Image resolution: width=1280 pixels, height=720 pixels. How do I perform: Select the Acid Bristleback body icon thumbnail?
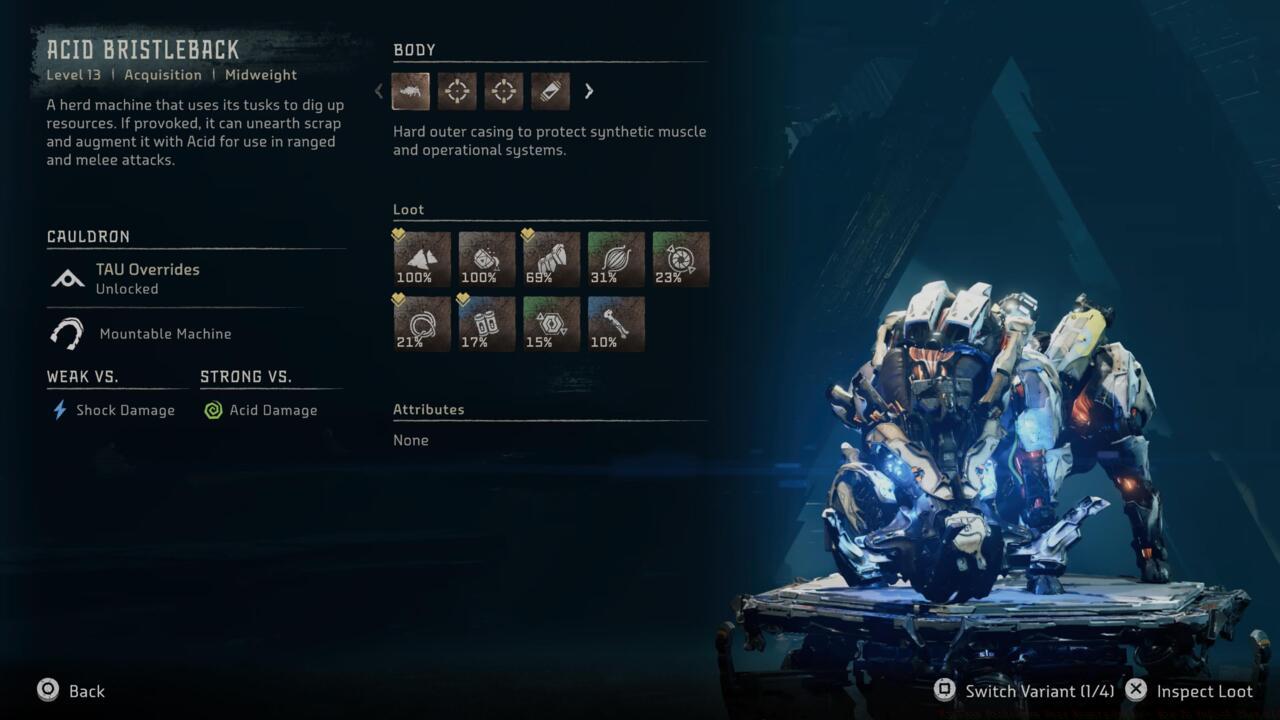coord(410,91)
